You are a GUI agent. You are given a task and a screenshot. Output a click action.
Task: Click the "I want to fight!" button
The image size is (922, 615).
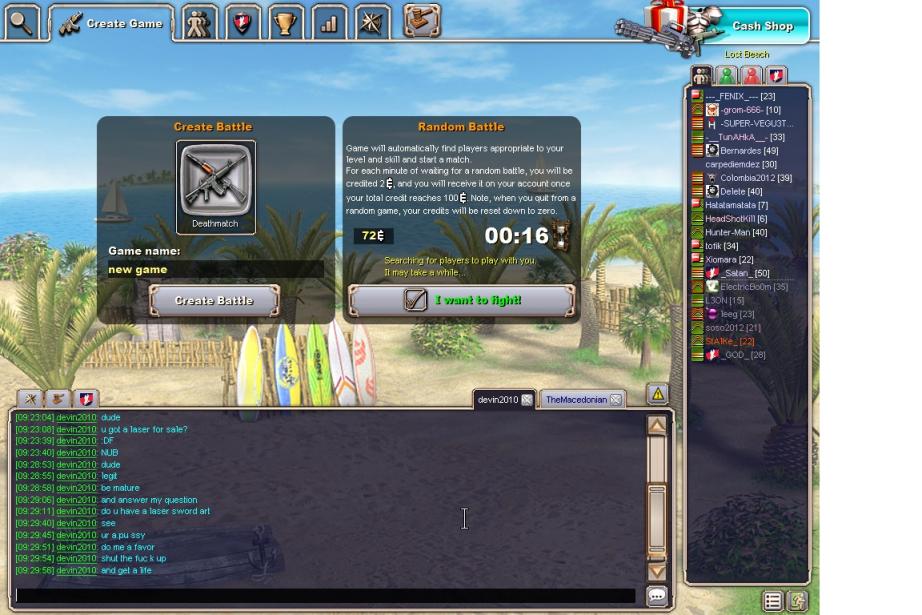[x=461, y=300]
